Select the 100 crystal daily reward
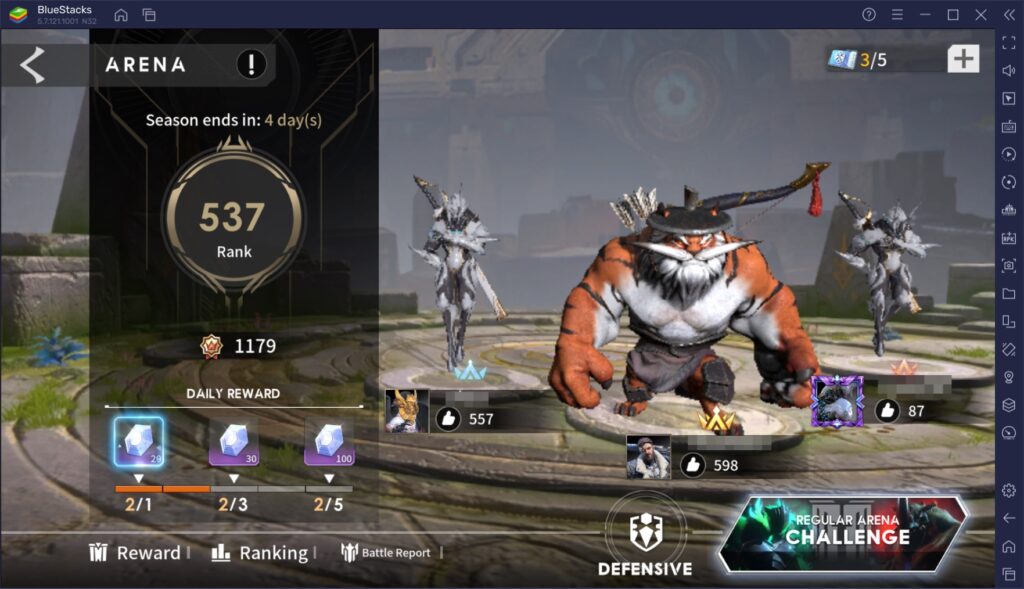The width and height of the screenshot is (1024, 589). [329, 441]
